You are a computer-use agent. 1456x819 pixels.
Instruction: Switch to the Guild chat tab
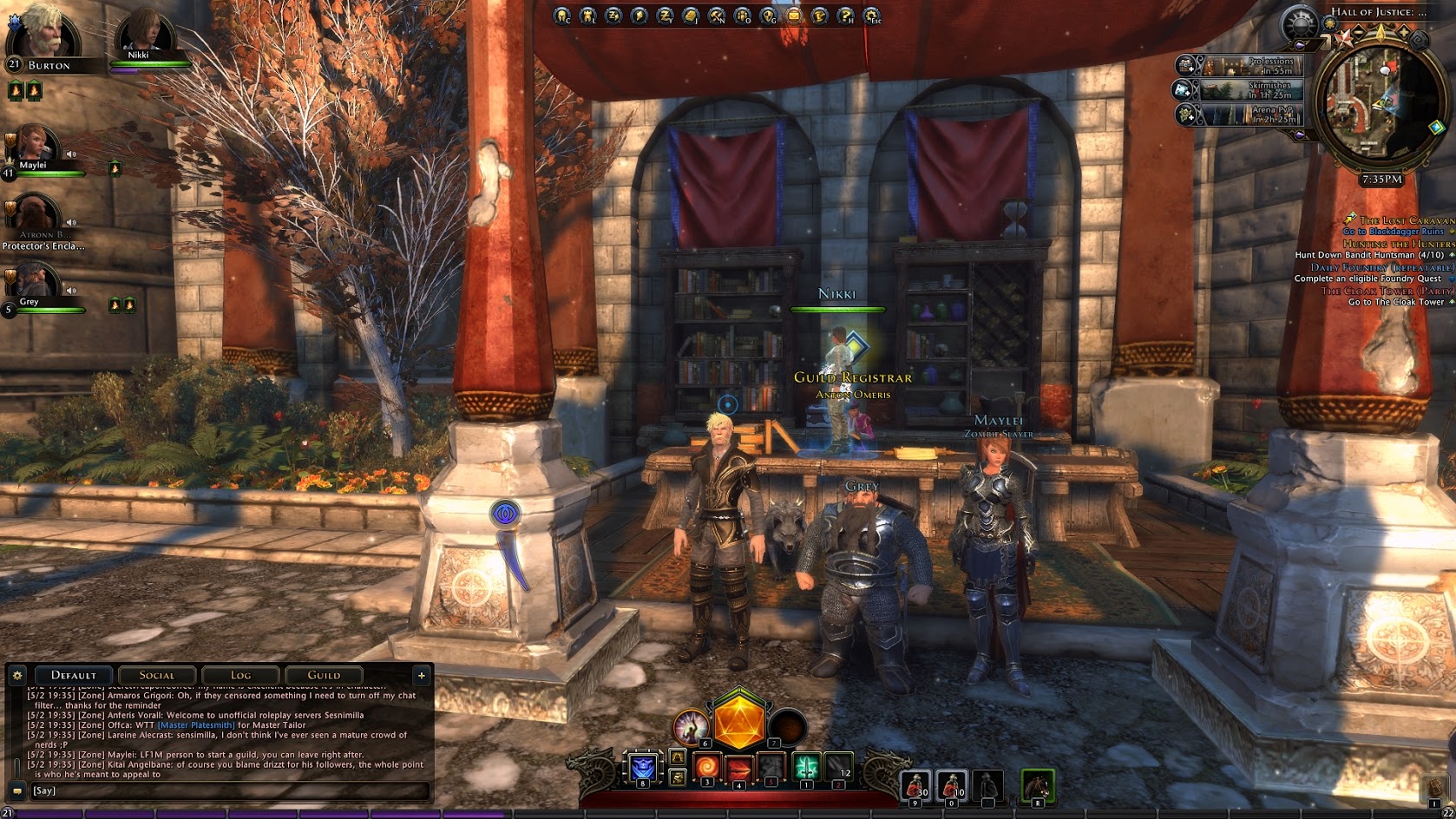324,675
